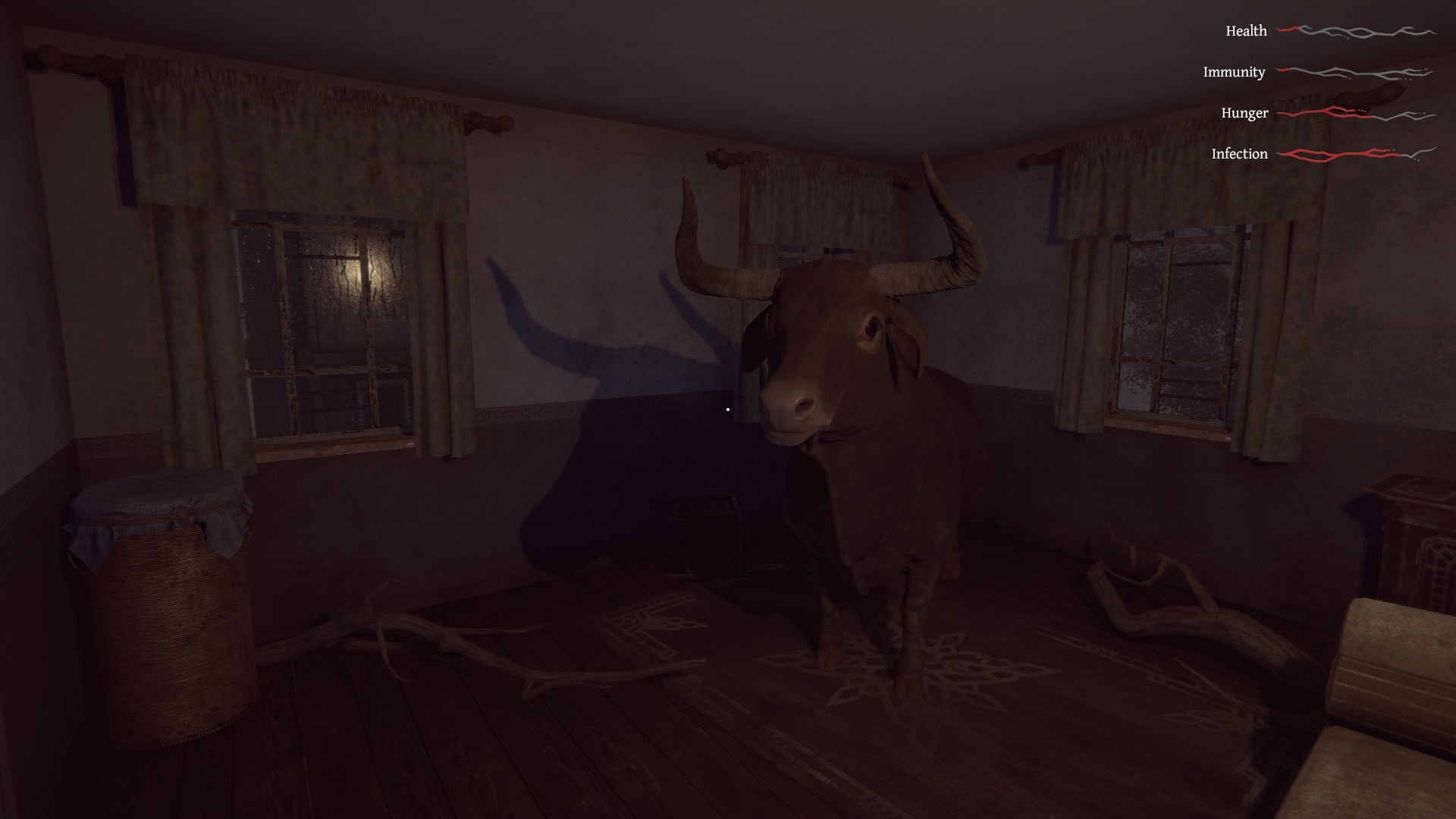1456x819 pixels.
Task: Click the crosshair dot in the center
Action: point(728,409)
